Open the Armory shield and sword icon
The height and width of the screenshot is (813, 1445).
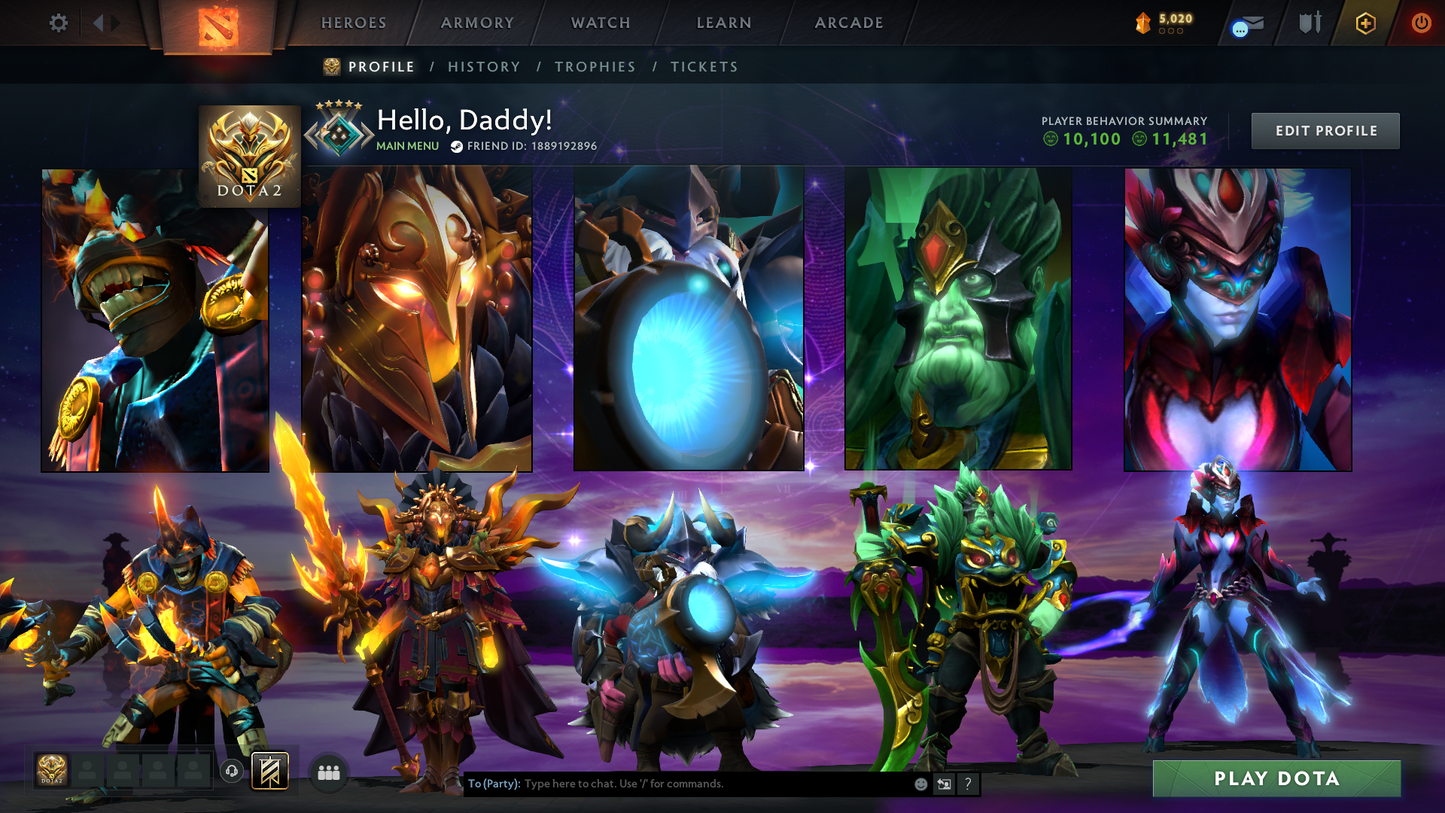[1310, 22]
